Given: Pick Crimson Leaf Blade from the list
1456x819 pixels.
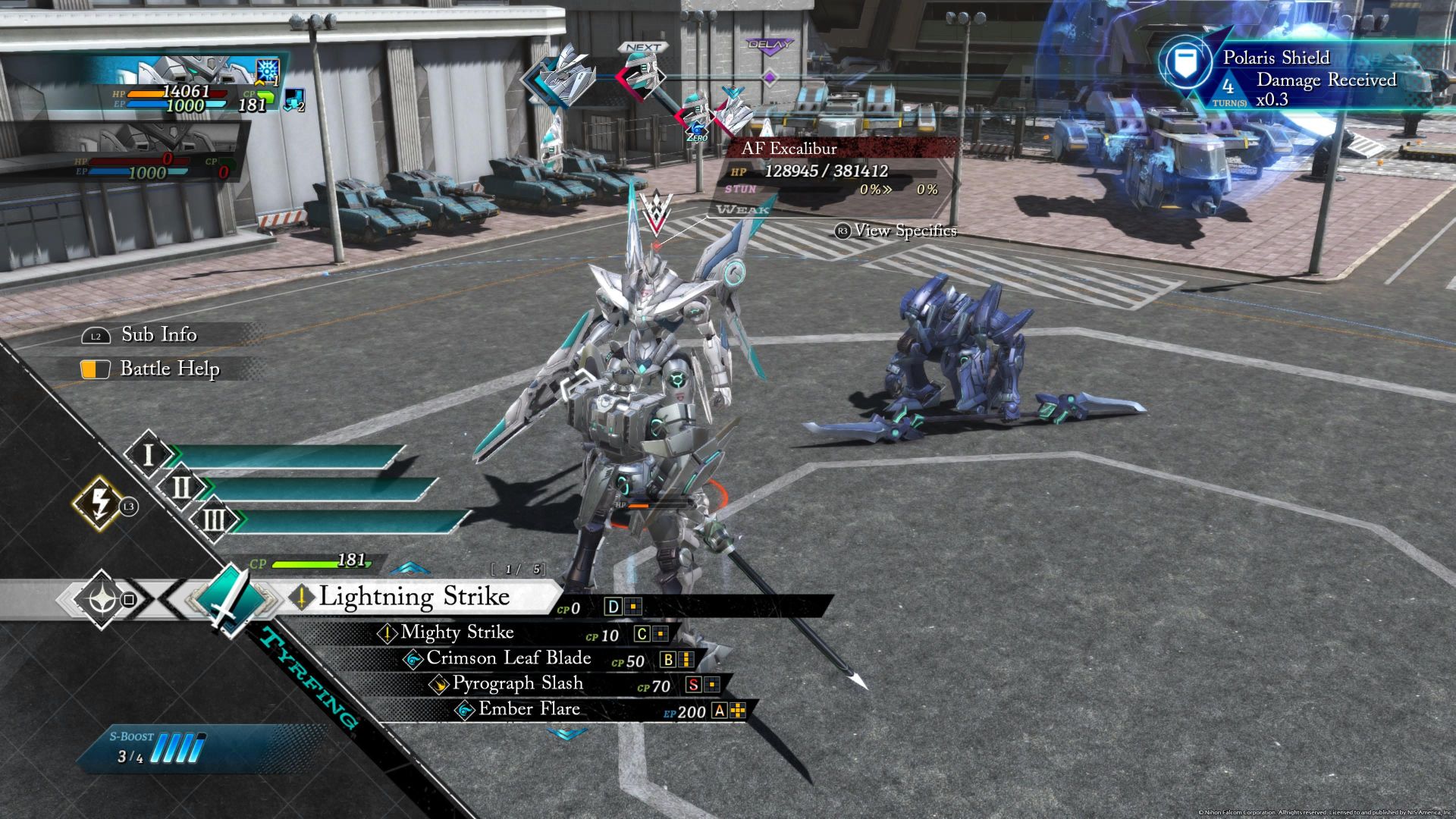Looking at the screenshot, I should pyautogui.click(x=508, y=658).
